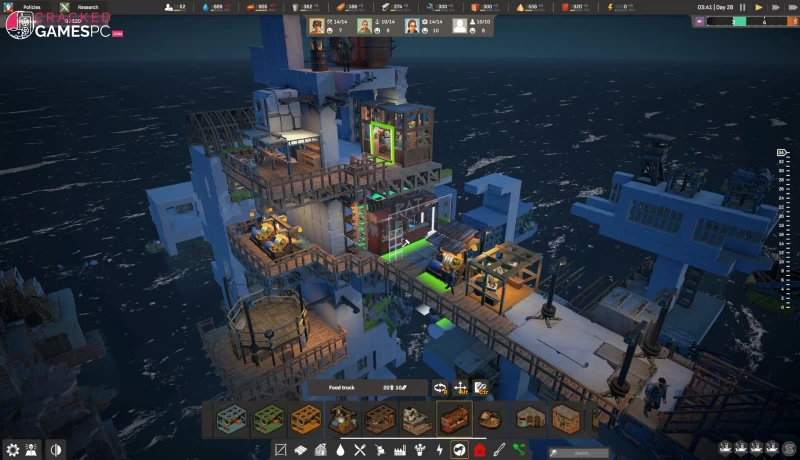Open the Policies panel
The width and height of the screenshot is (800, 460).
point(32,6)
